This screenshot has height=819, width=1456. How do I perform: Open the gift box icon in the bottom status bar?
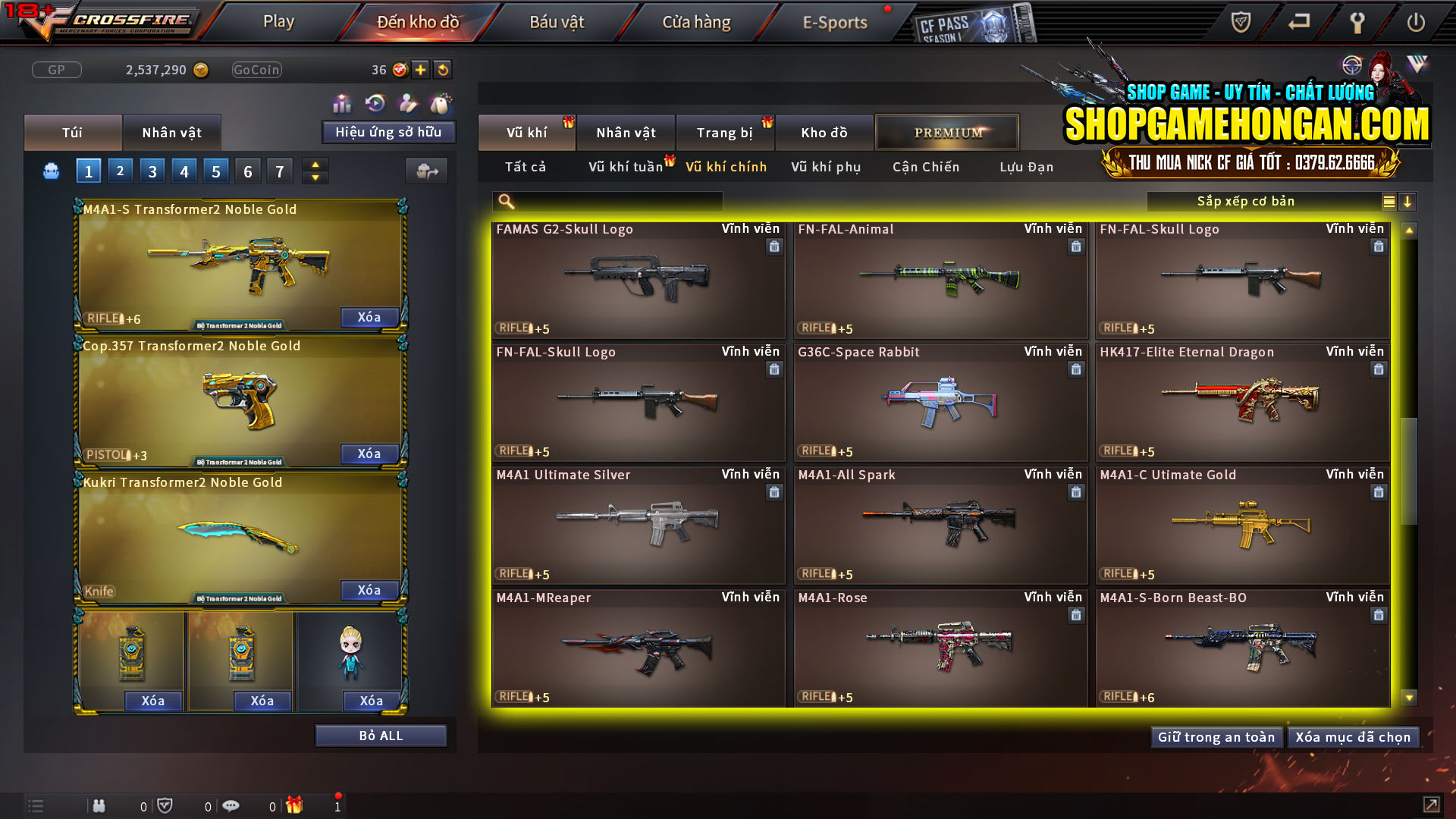294,805
